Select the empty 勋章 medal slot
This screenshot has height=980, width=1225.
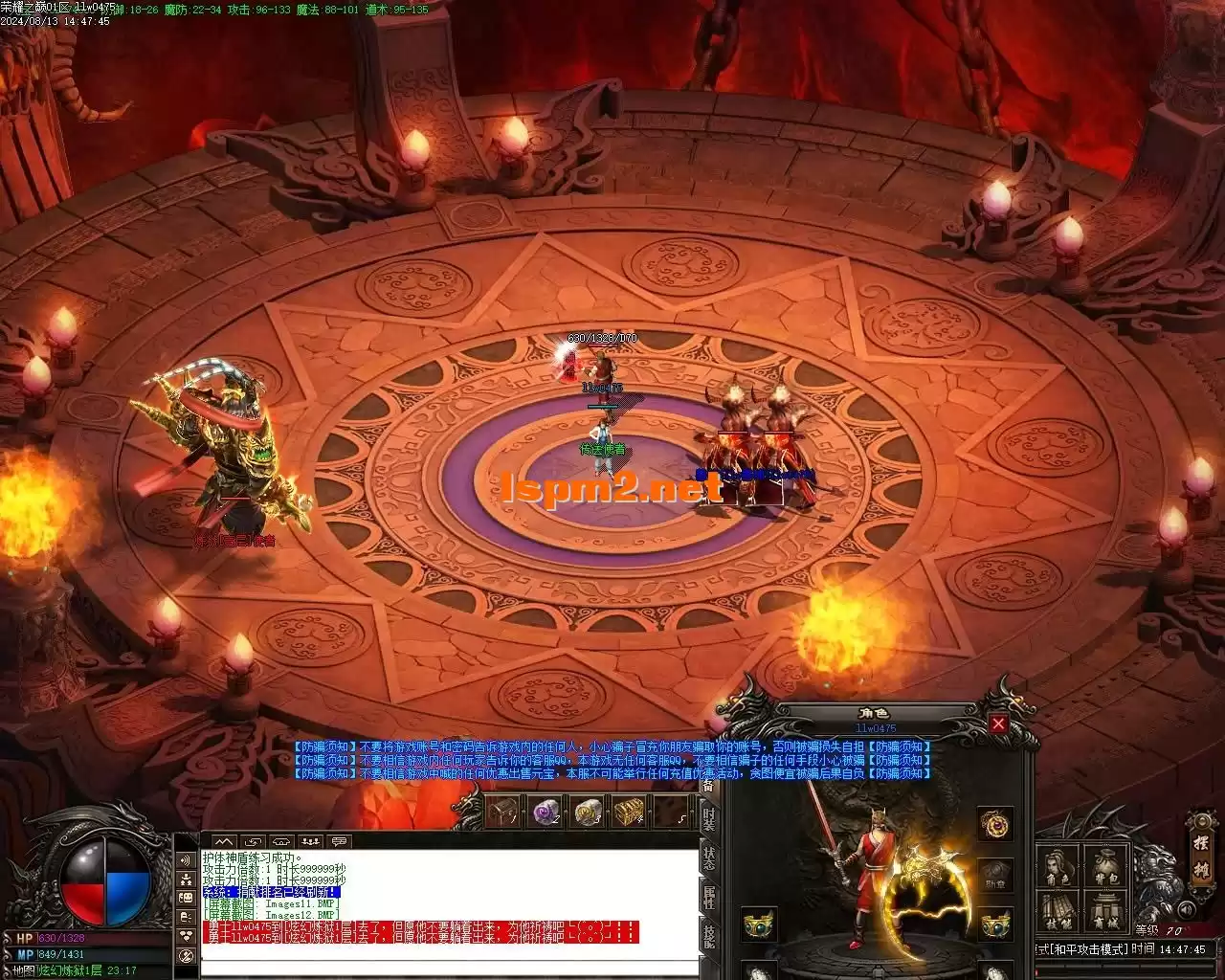click(x=995, y=875)
